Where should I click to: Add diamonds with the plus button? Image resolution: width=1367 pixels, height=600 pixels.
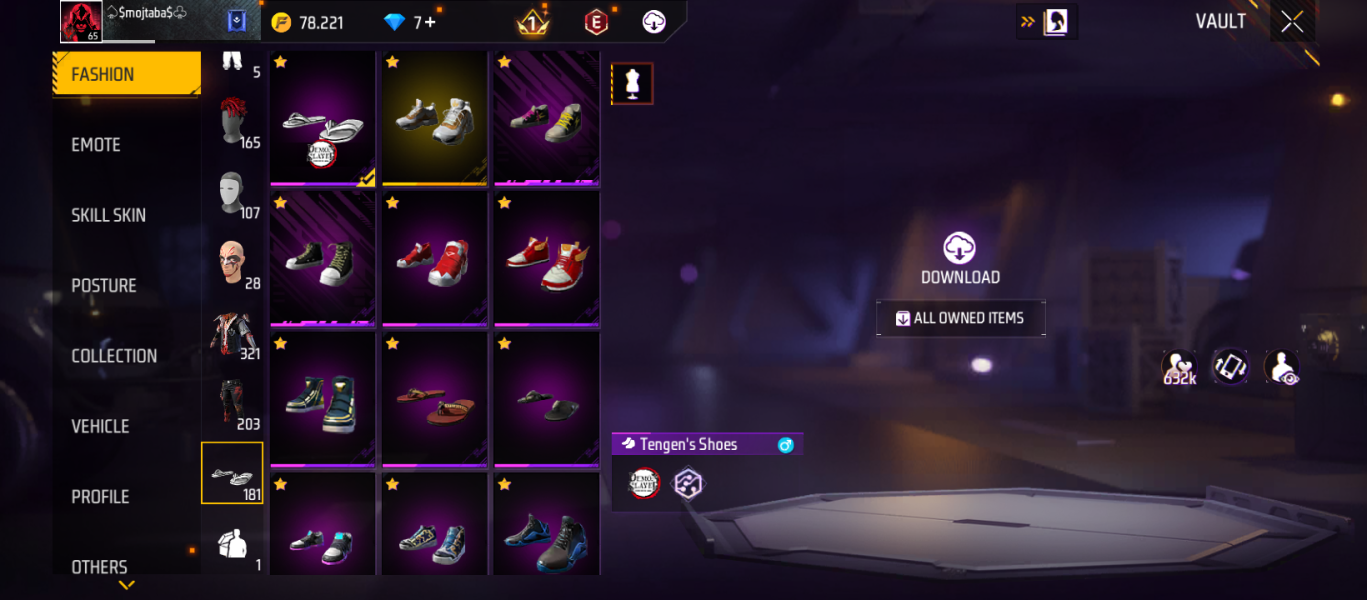pyautogui.click(x=430, y=22)
